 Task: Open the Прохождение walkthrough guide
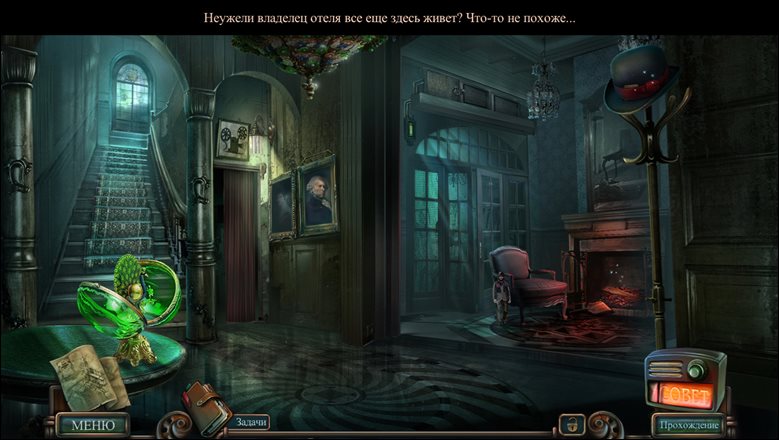pyautogui.click(x=689, y=425)
